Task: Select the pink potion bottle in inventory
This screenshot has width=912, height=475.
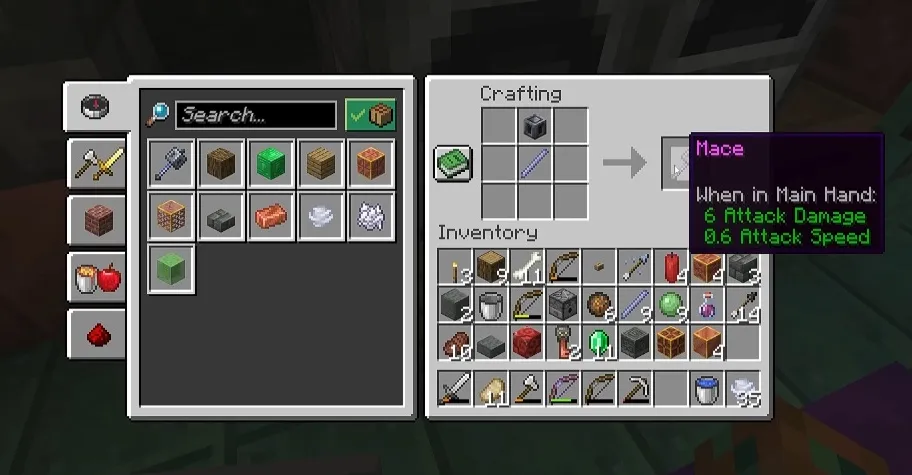Action: (708, 305)
